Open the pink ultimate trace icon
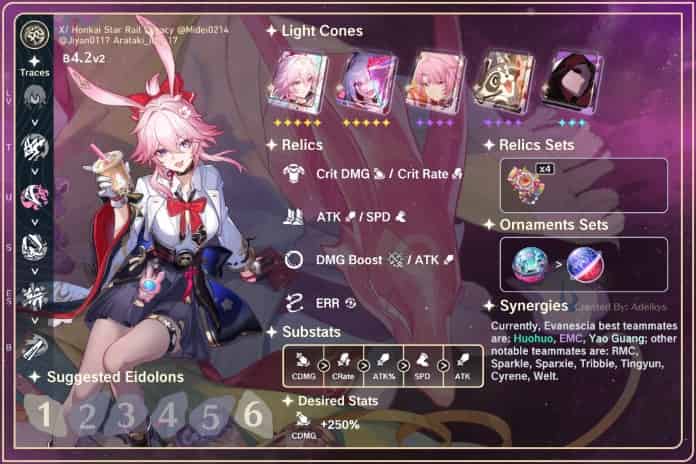 click(34, 198)
